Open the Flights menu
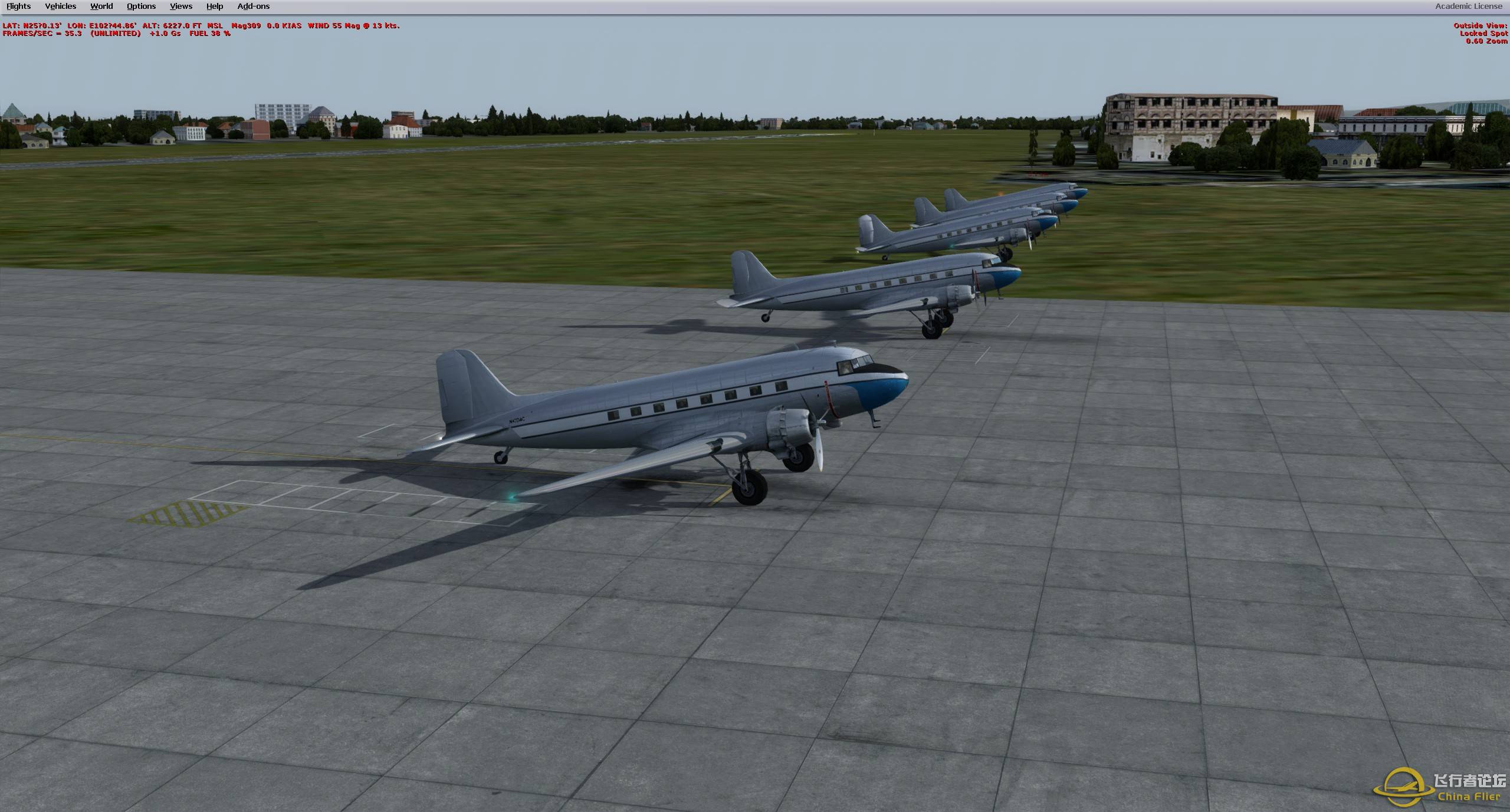1510x812 pixels. click(18, 6)
